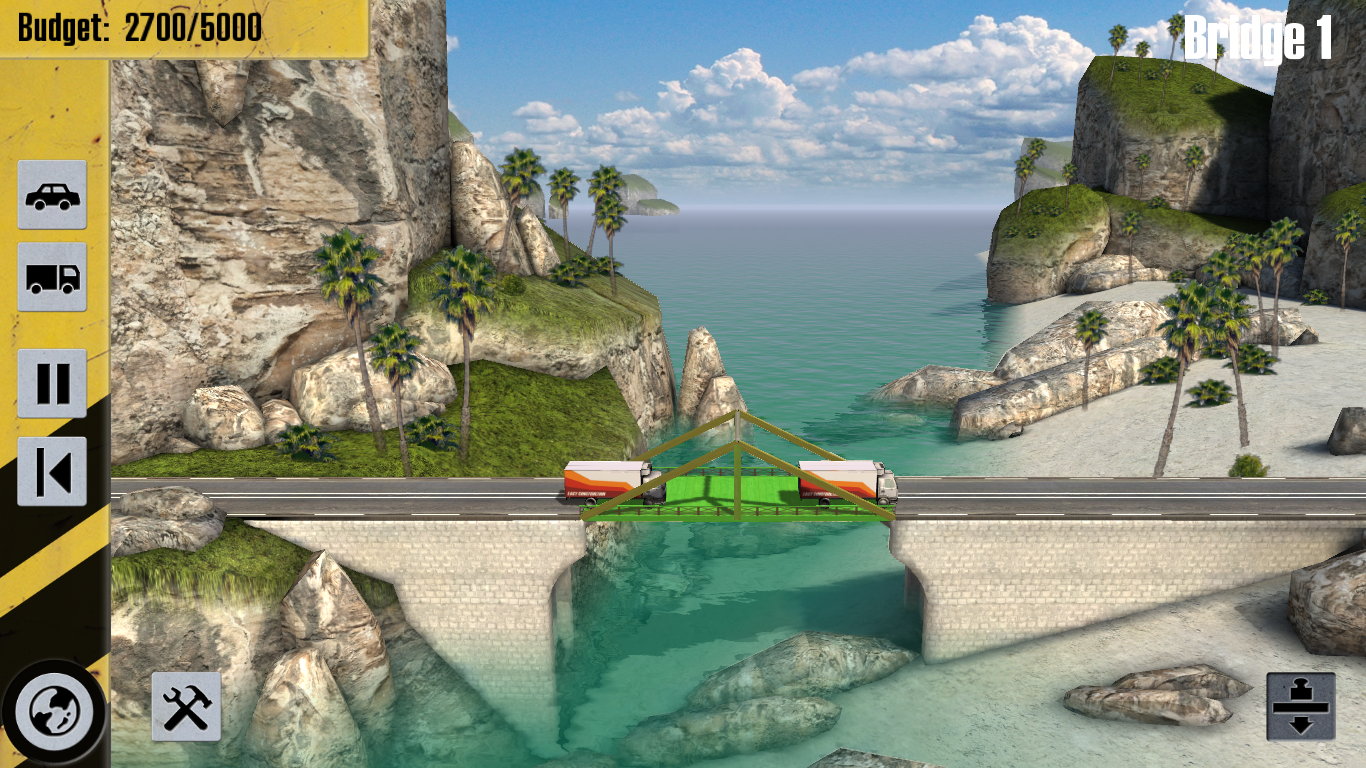Screen dimensions: 1366x768
Task: Start the truck load test
Action: (x=52, y=277)
